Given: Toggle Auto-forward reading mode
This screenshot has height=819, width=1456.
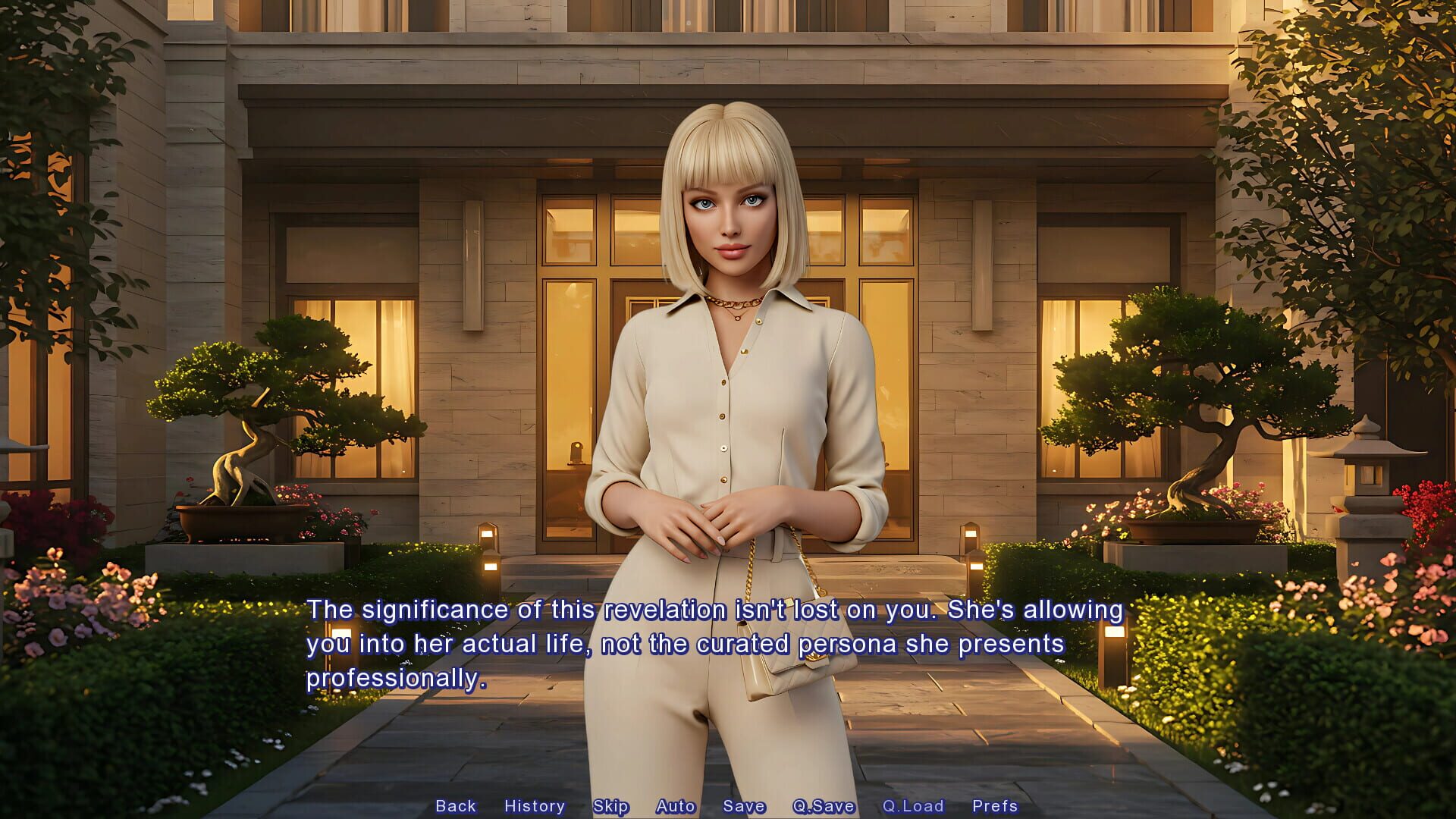Looking at the screenshot, I should coord(676,806).
